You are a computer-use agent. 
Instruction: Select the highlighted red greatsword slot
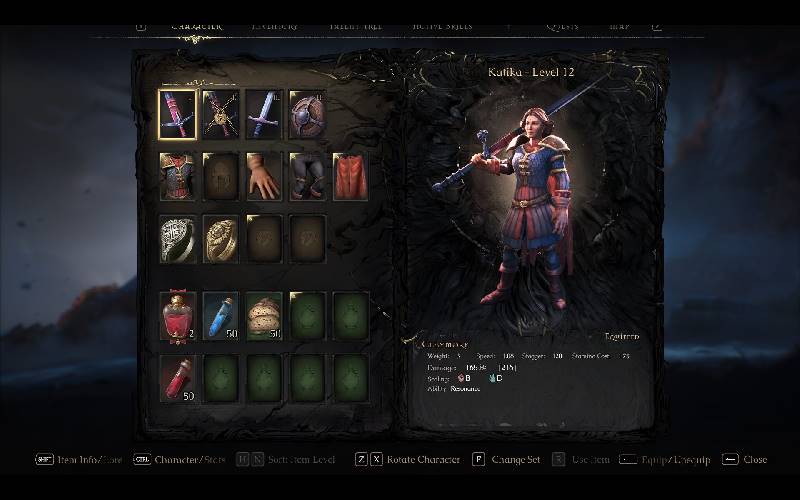[x=177, y=114]
